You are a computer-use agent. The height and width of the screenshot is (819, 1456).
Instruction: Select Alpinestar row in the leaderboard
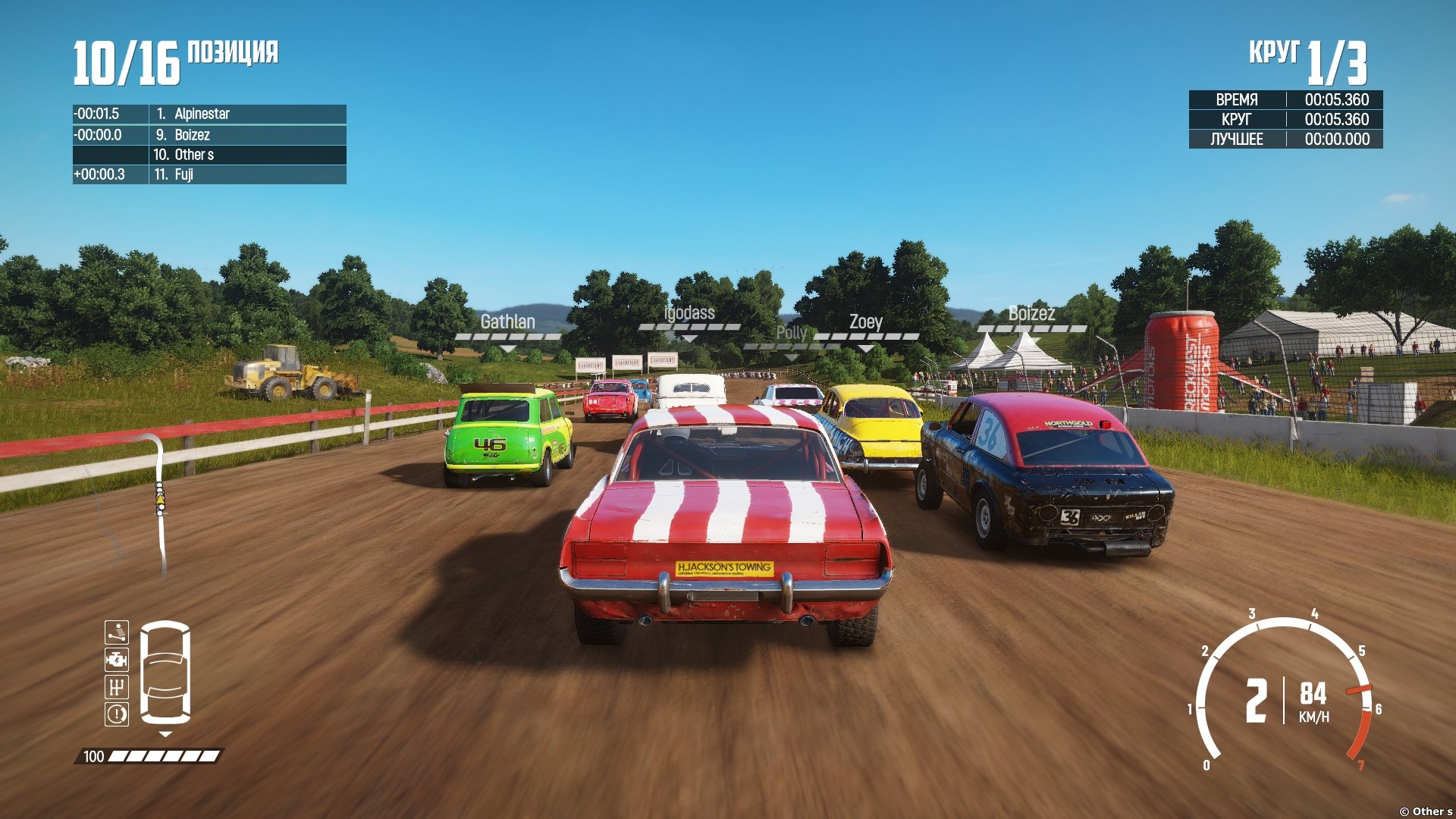(x=209, y=114)
